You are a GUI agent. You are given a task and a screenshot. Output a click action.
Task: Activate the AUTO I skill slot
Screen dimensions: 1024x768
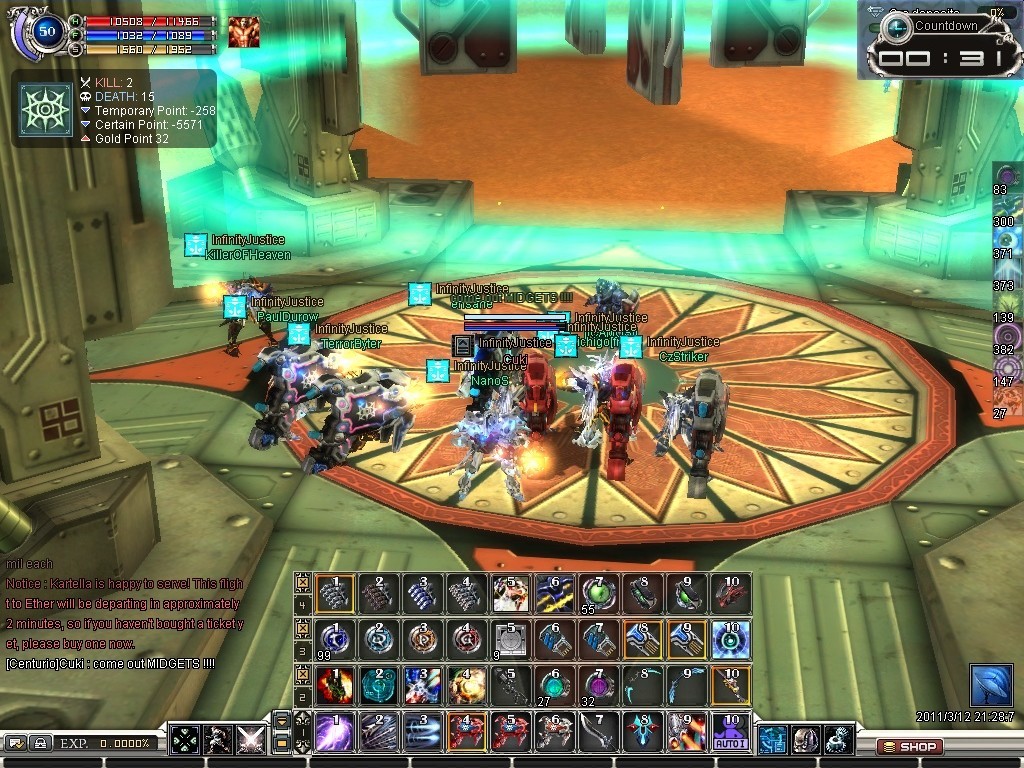(730, 732)
